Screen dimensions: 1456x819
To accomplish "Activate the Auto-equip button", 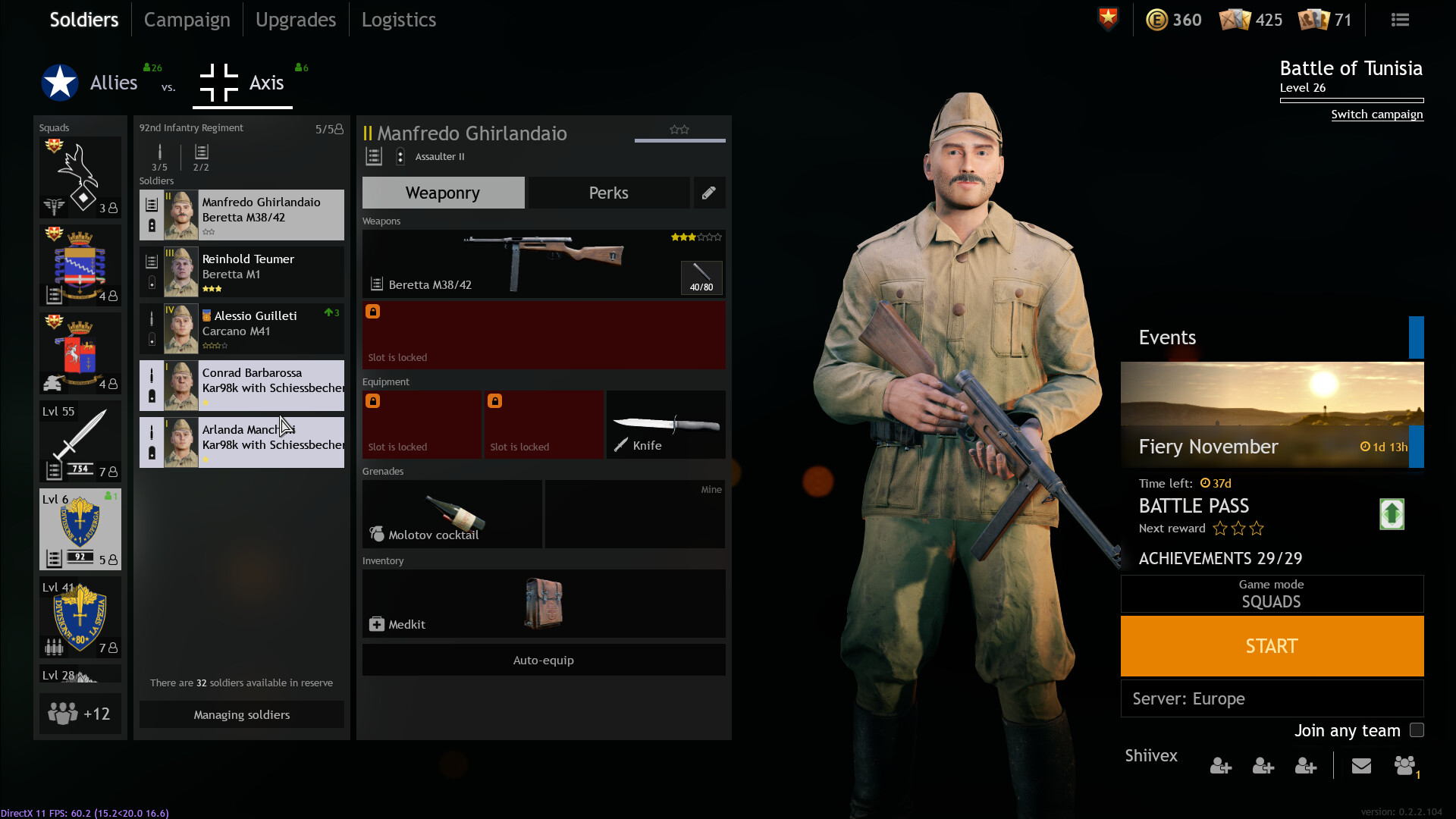I will pos(543,660).
